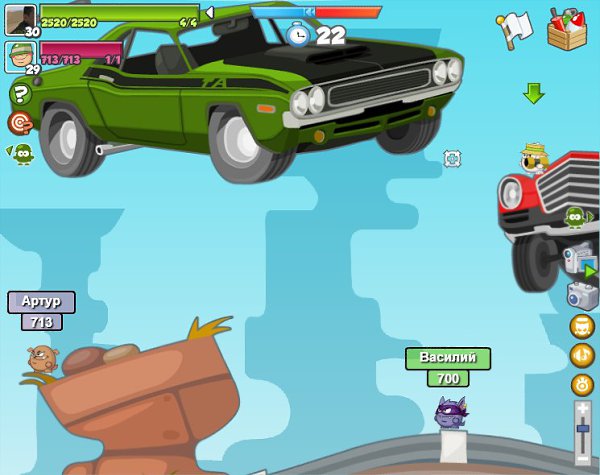
Task: Take a screenshot with the photo camera
Action: pos(581,295)
